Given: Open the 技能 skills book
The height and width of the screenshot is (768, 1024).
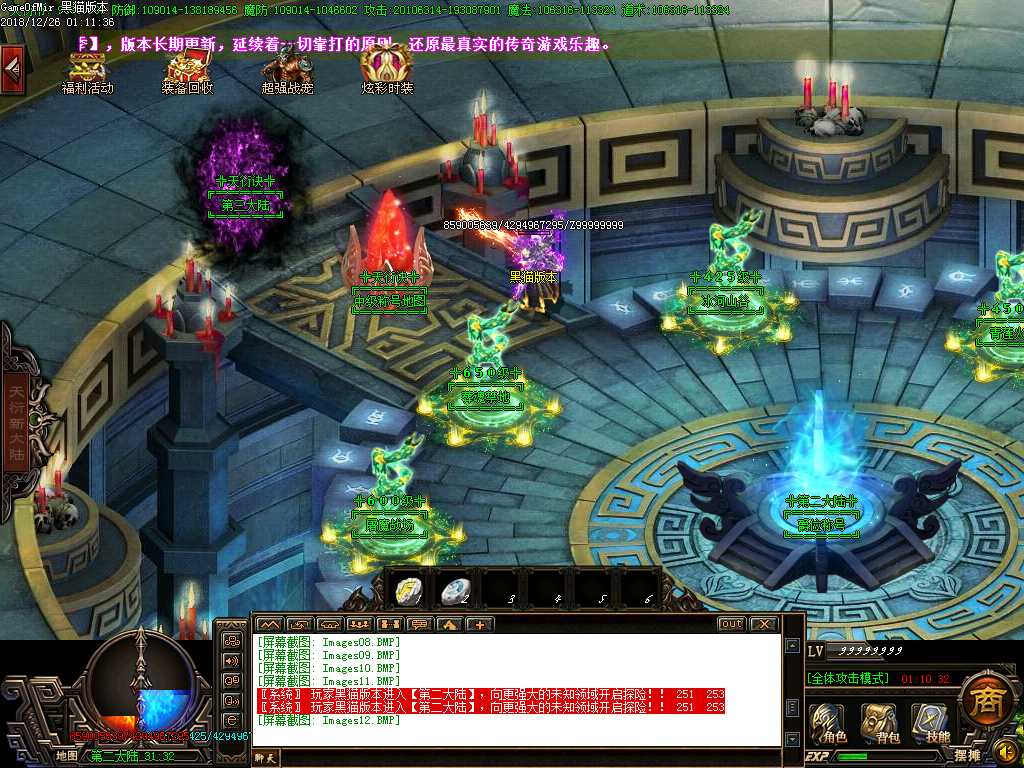Looking at the screenshot, I should coord(933,722).
